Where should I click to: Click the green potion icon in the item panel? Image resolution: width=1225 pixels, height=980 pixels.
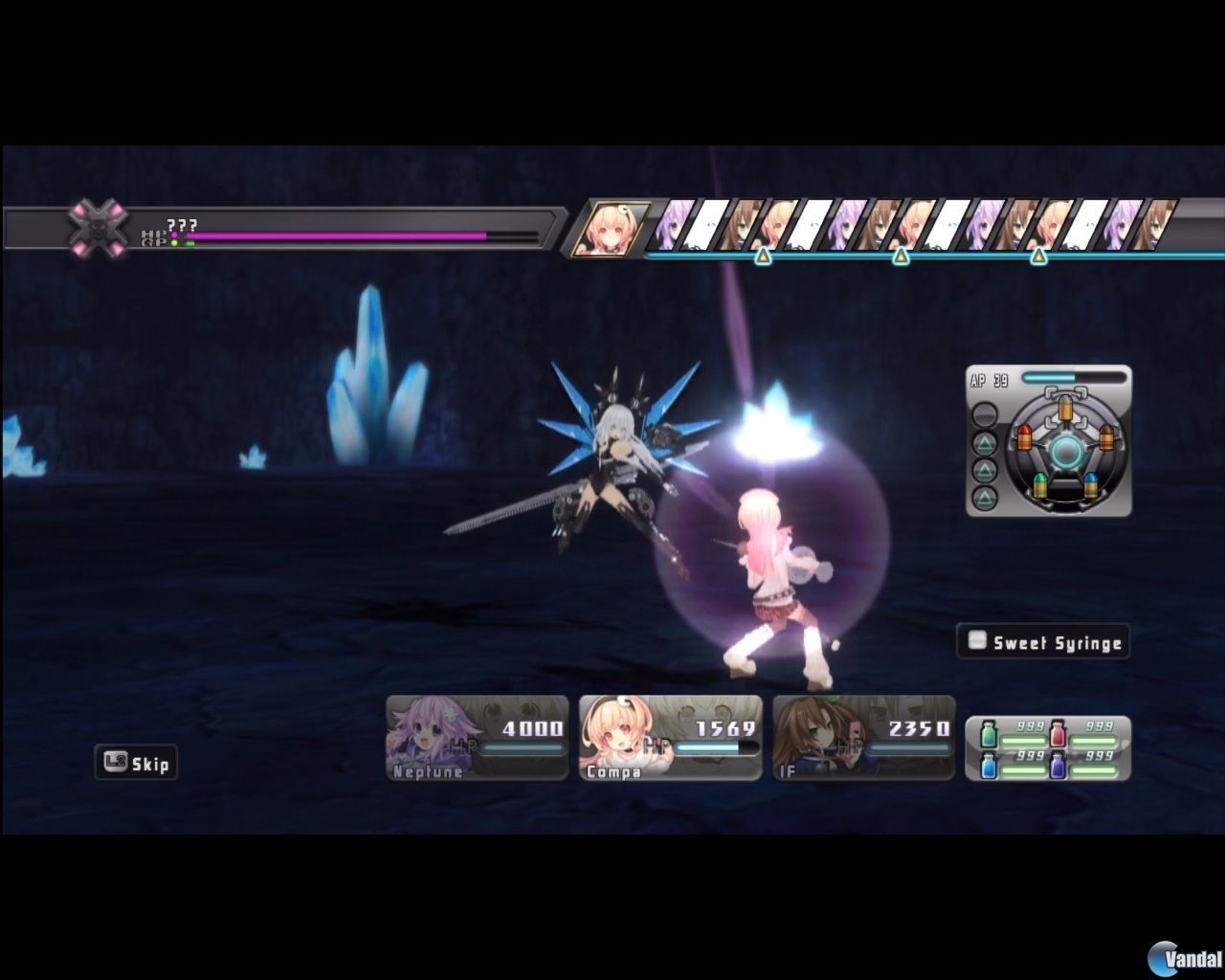(x=989, y=734)
